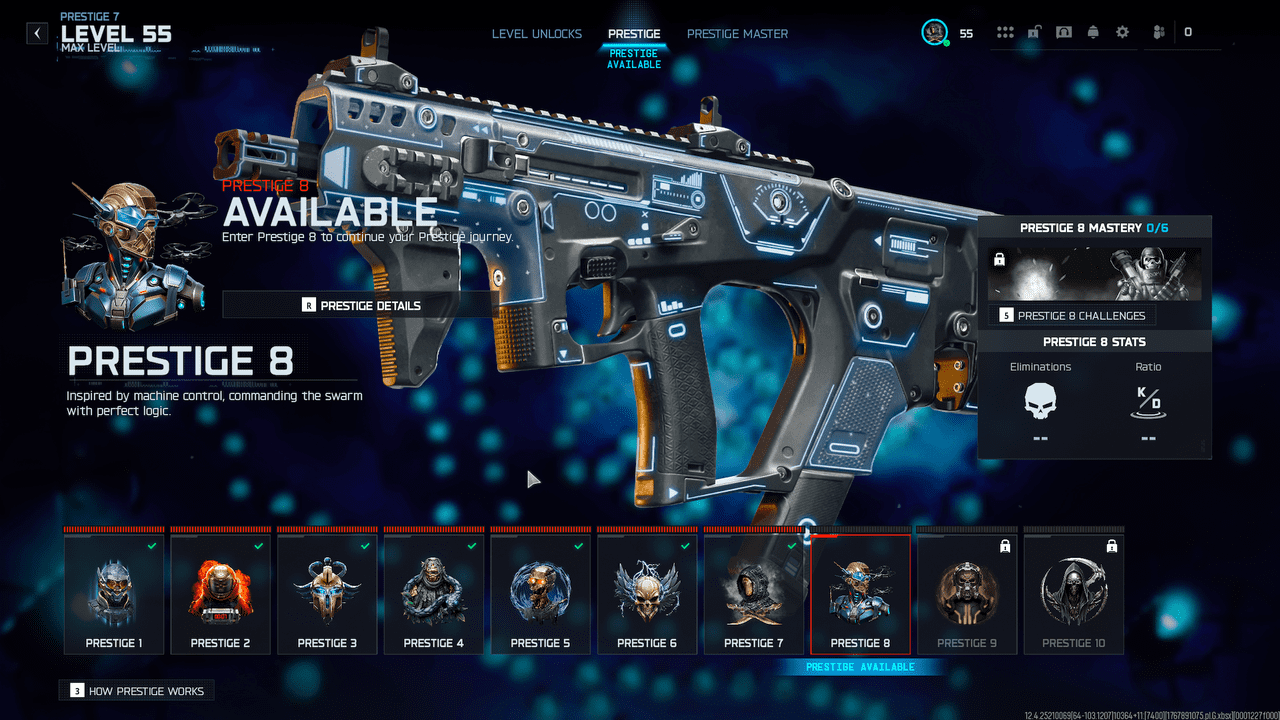Pick the Prestige 4 emblem tile
1280x720 pixels.
(434, 594)
